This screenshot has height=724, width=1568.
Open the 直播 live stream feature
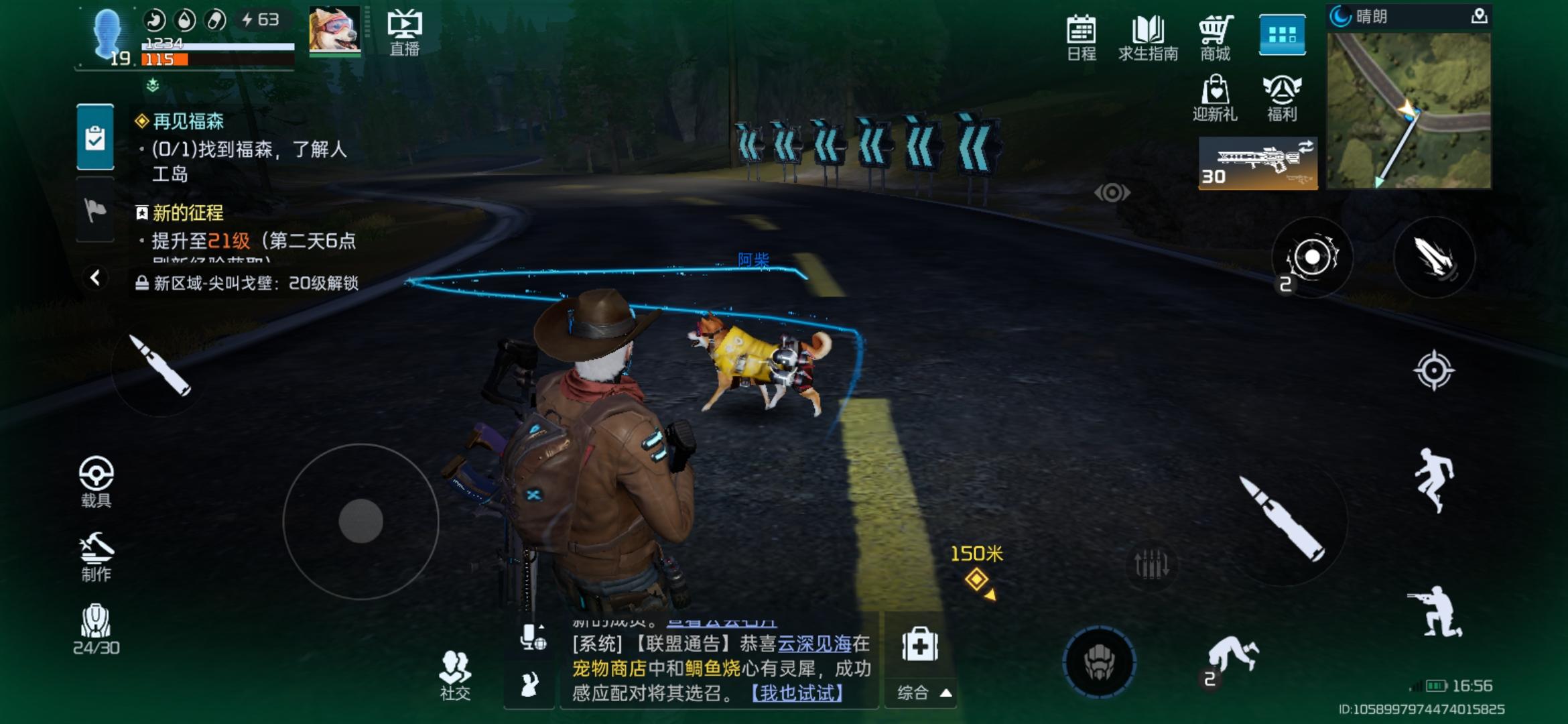coord(405,30)
